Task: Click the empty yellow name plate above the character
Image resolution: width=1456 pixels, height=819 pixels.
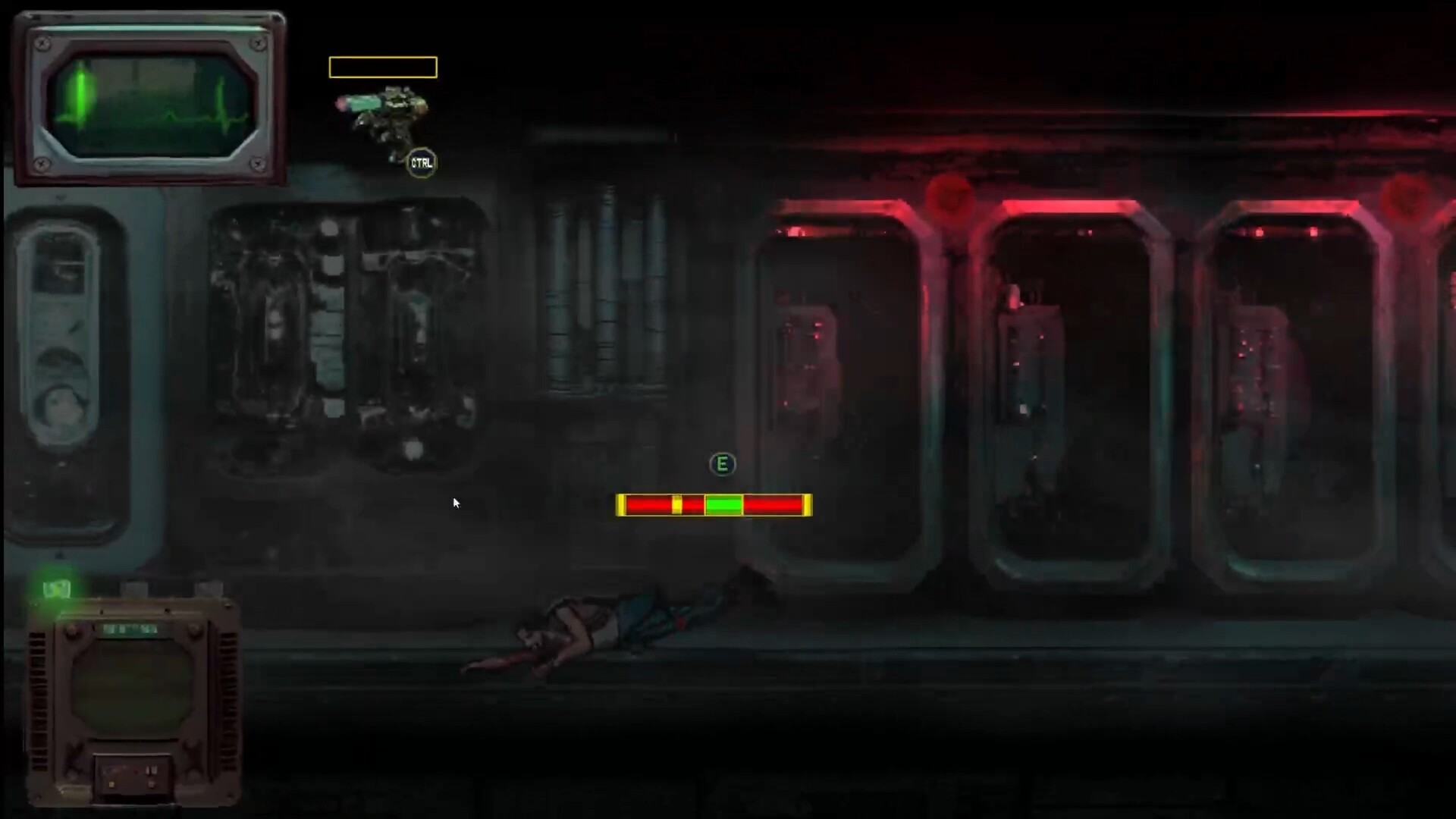Action: point(382,67)
